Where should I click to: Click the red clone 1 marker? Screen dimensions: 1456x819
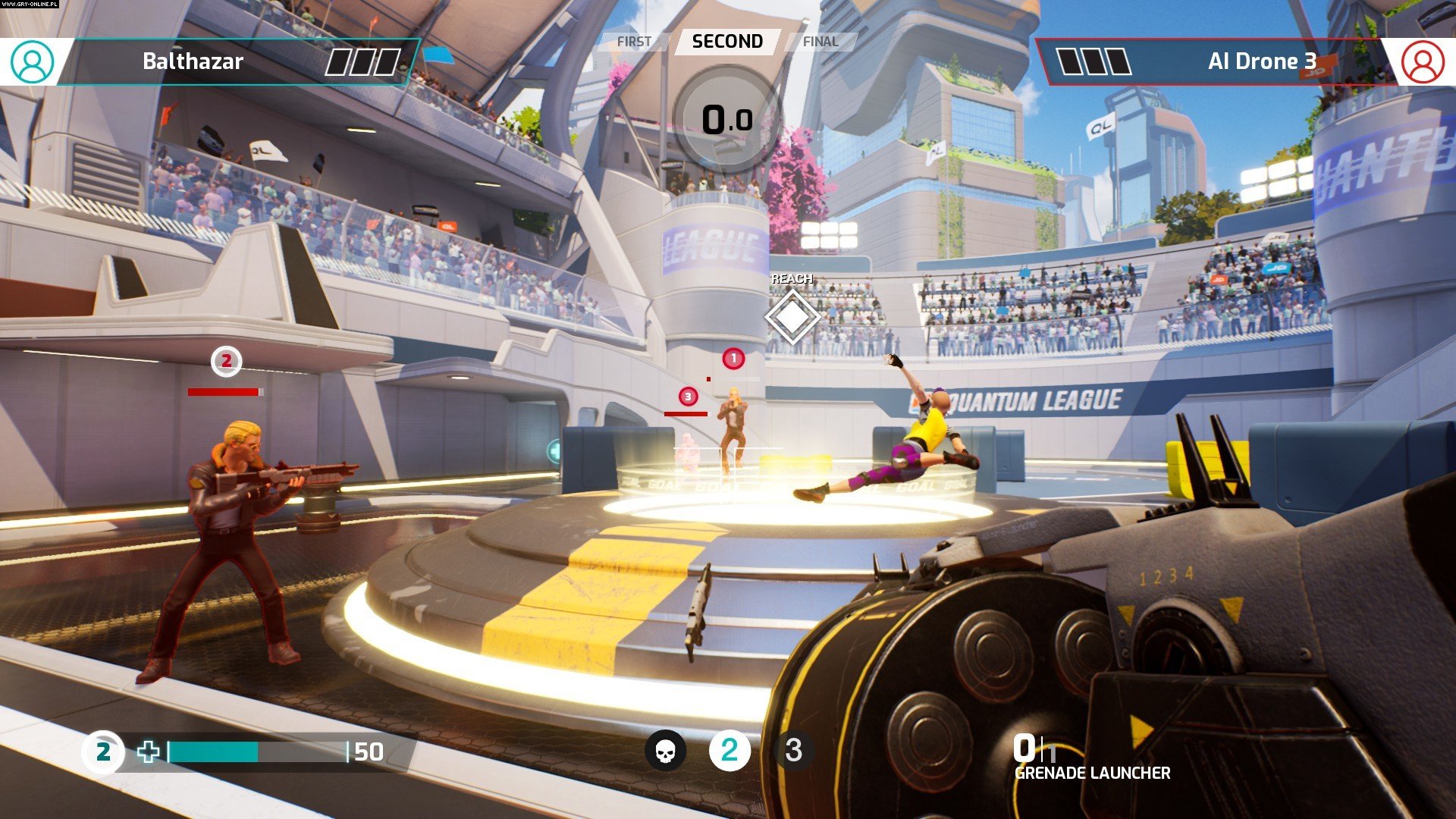click(x=733, y=359)
